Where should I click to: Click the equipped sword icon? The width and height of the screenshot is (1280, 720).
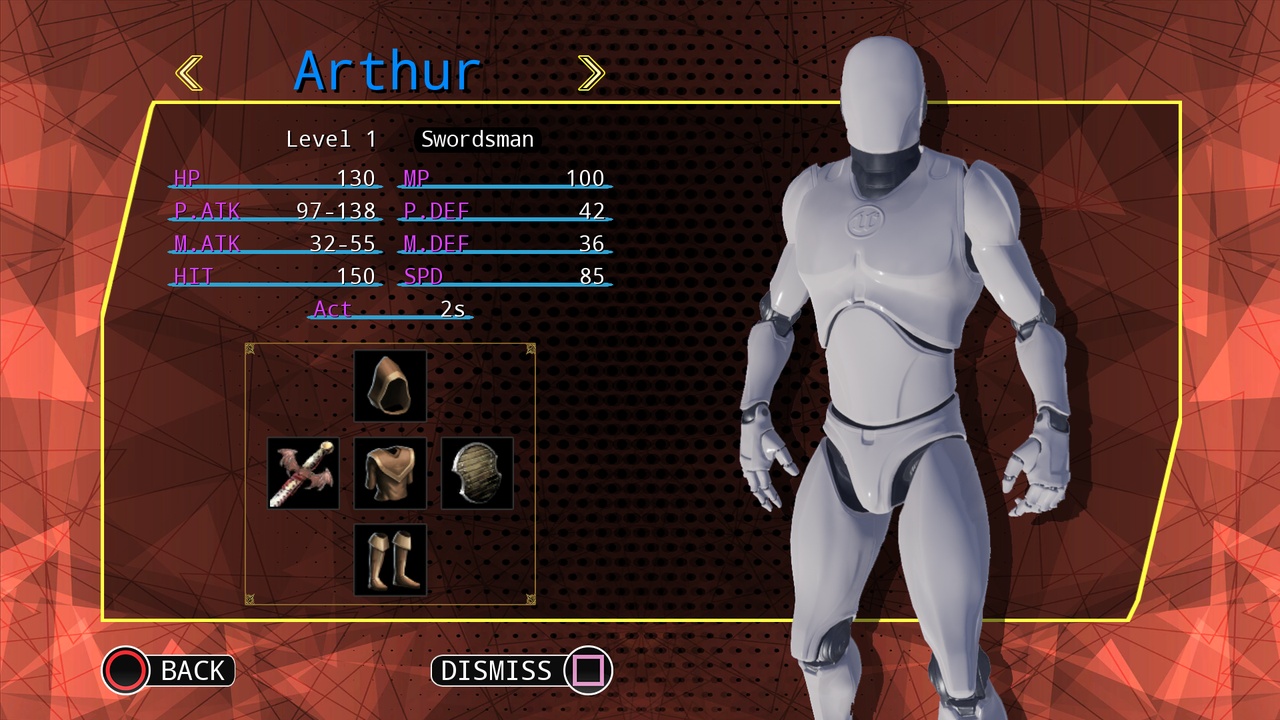pos(302,471)
